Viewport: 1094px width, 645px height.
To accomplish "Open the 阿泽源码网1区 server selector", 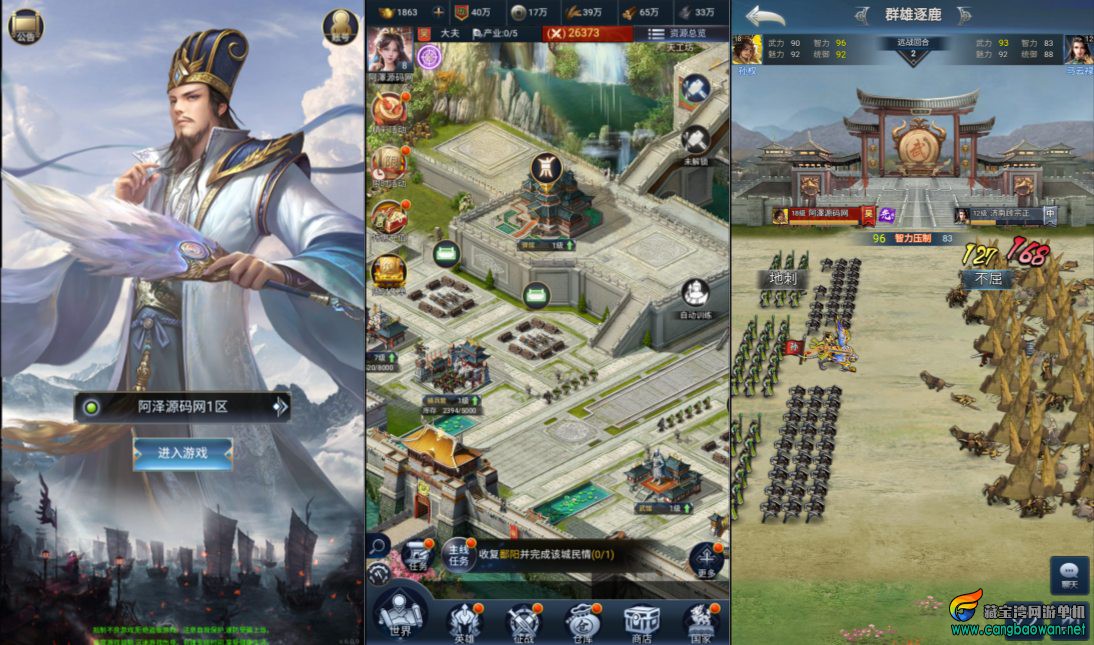I will tap(183, 407).
